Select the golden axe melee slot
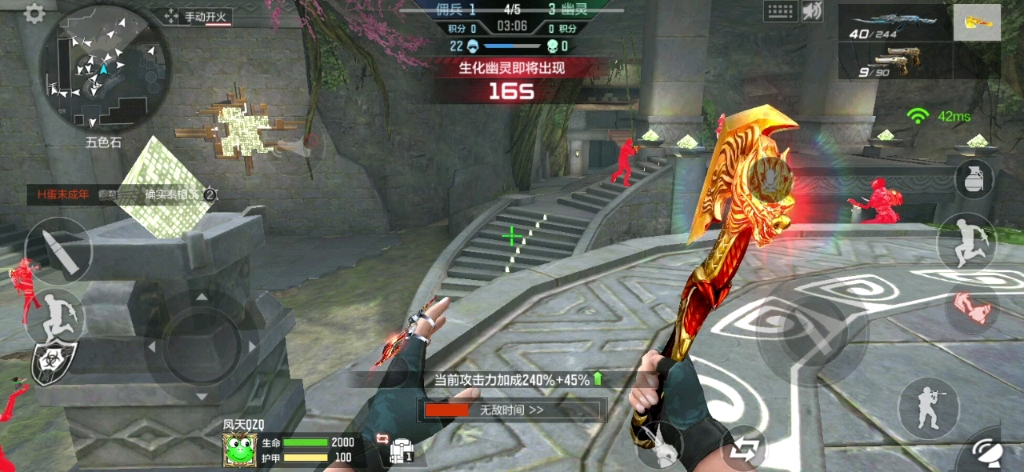Screen dimensions: 1024x472 tap(976, 23)
